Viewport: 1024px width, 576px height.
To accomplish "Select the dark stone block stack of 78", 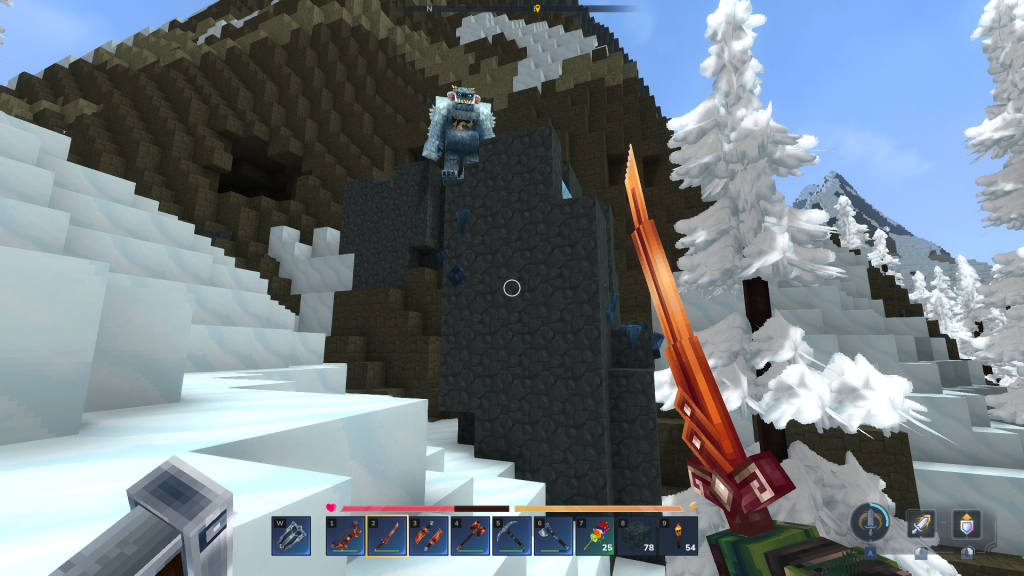I will [x=635, y=535].
